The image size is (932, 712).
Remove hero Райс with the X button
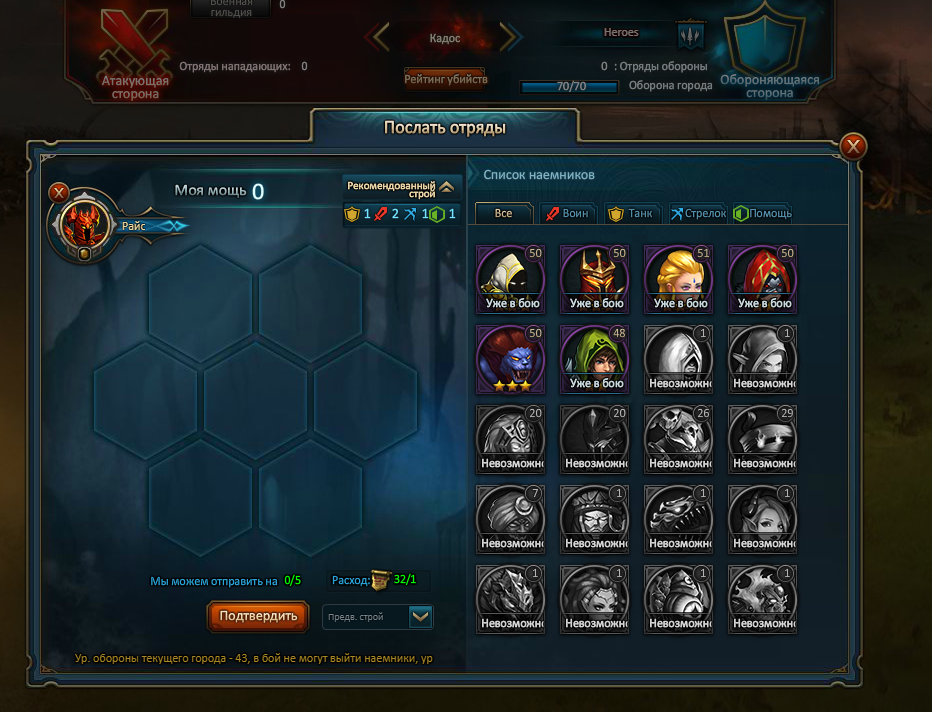tap(59, 191)
